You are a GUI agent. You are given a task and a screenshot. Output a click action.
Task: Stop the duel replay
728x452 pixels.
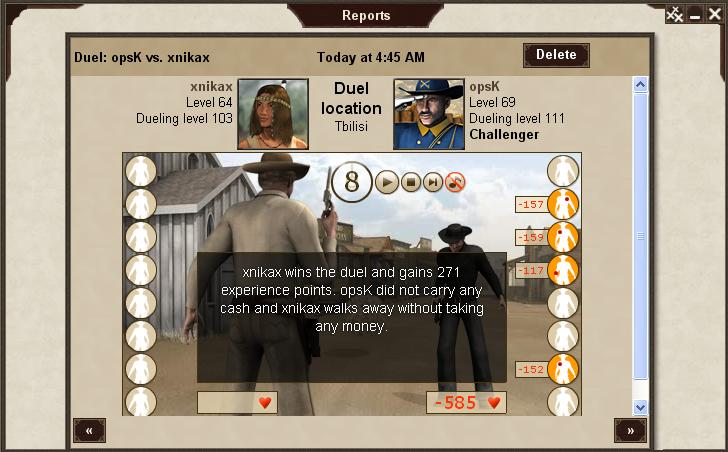click(410, 182)
